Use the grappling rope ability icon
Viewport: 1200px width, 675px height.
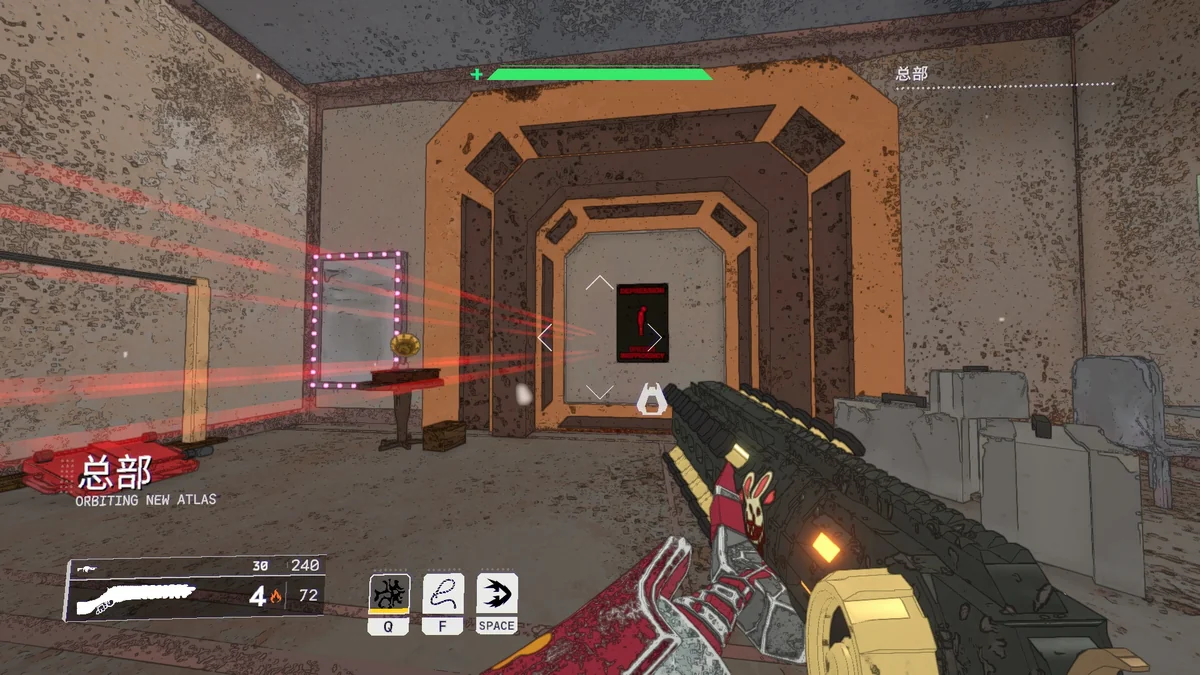[x=443, y=593]
